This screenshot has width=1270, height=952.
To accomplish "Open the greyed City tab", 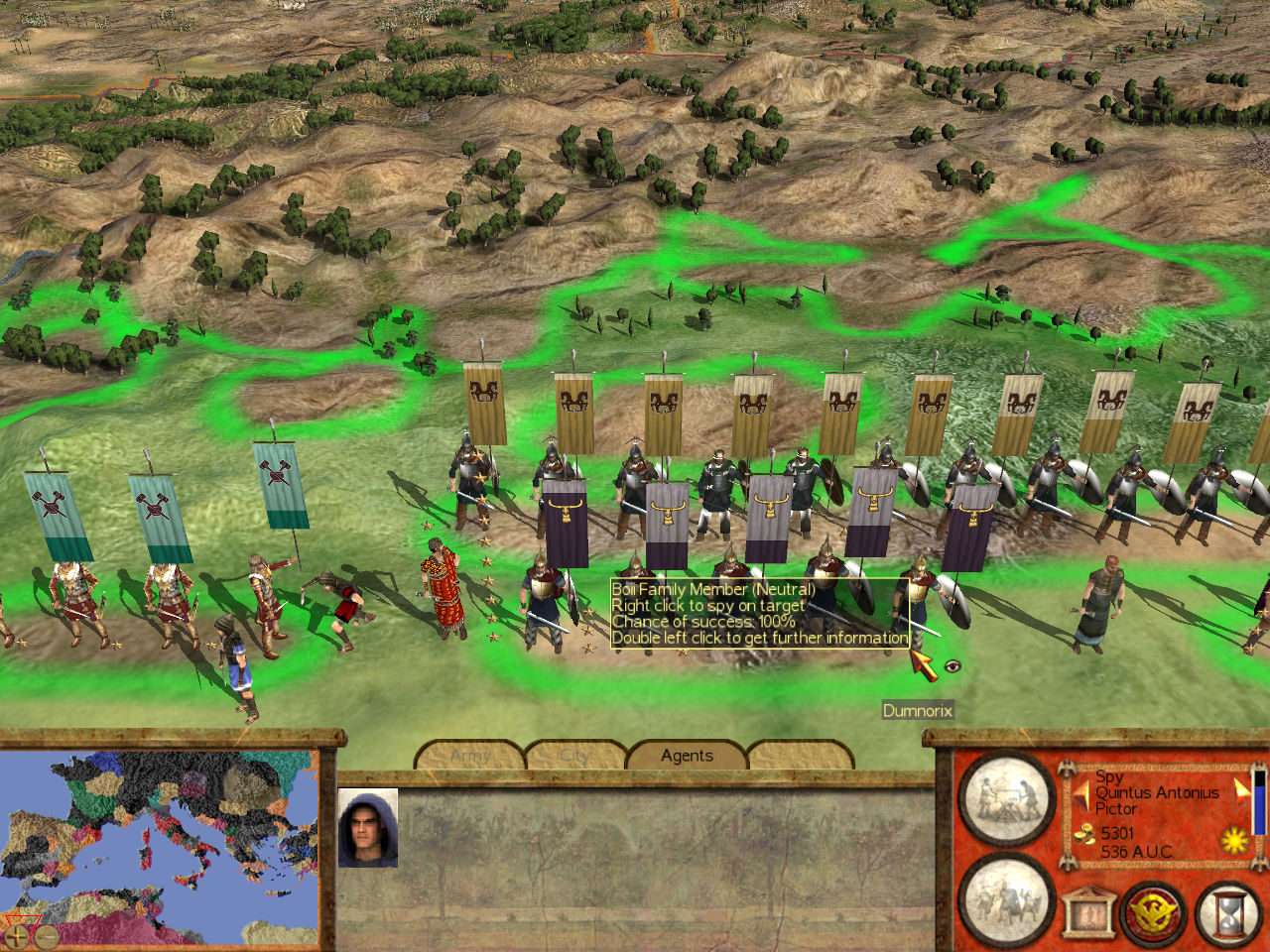I will point(575,756).
